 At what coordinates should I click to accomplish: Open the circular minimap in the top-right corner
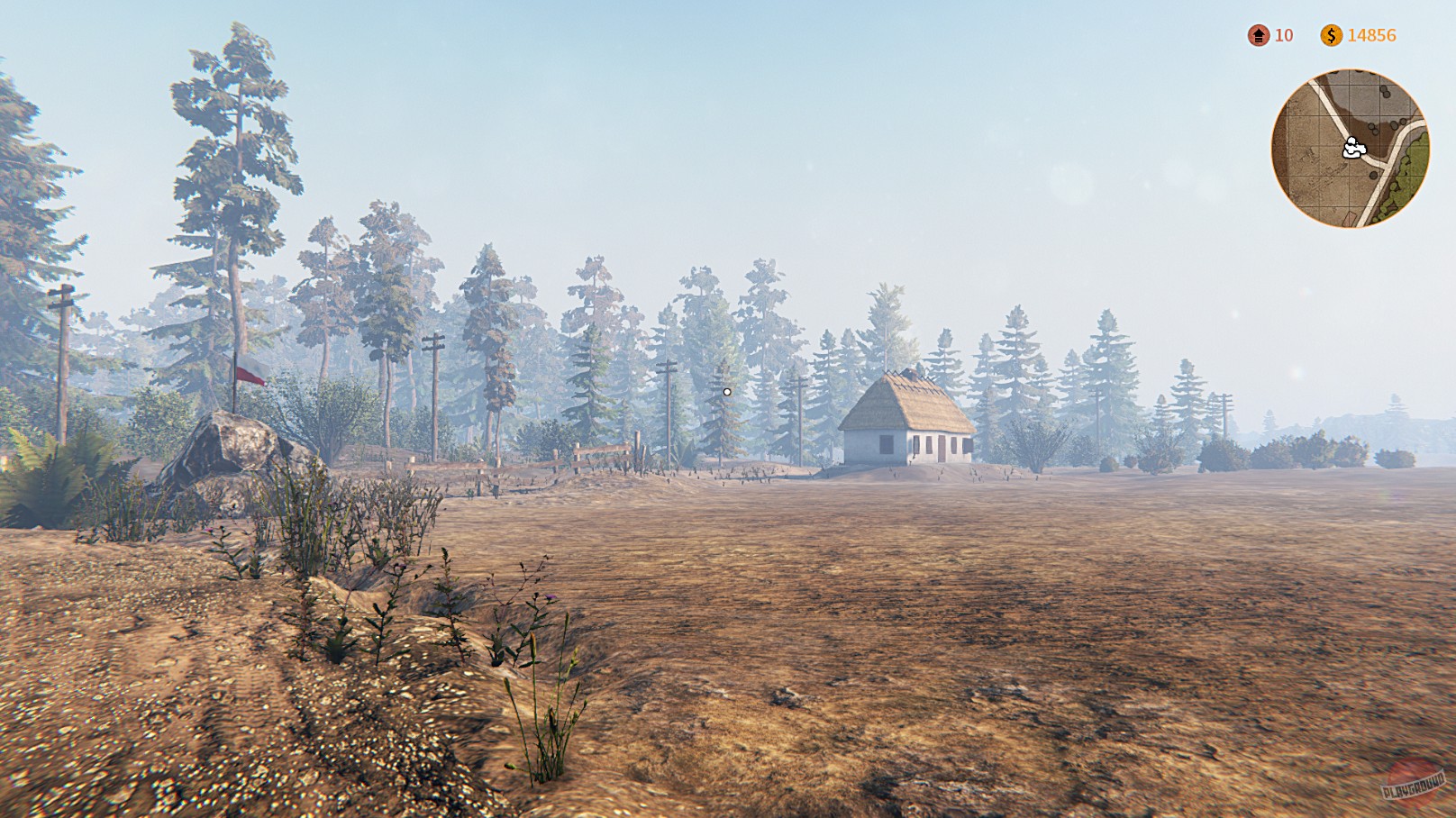pos(1351,149)
